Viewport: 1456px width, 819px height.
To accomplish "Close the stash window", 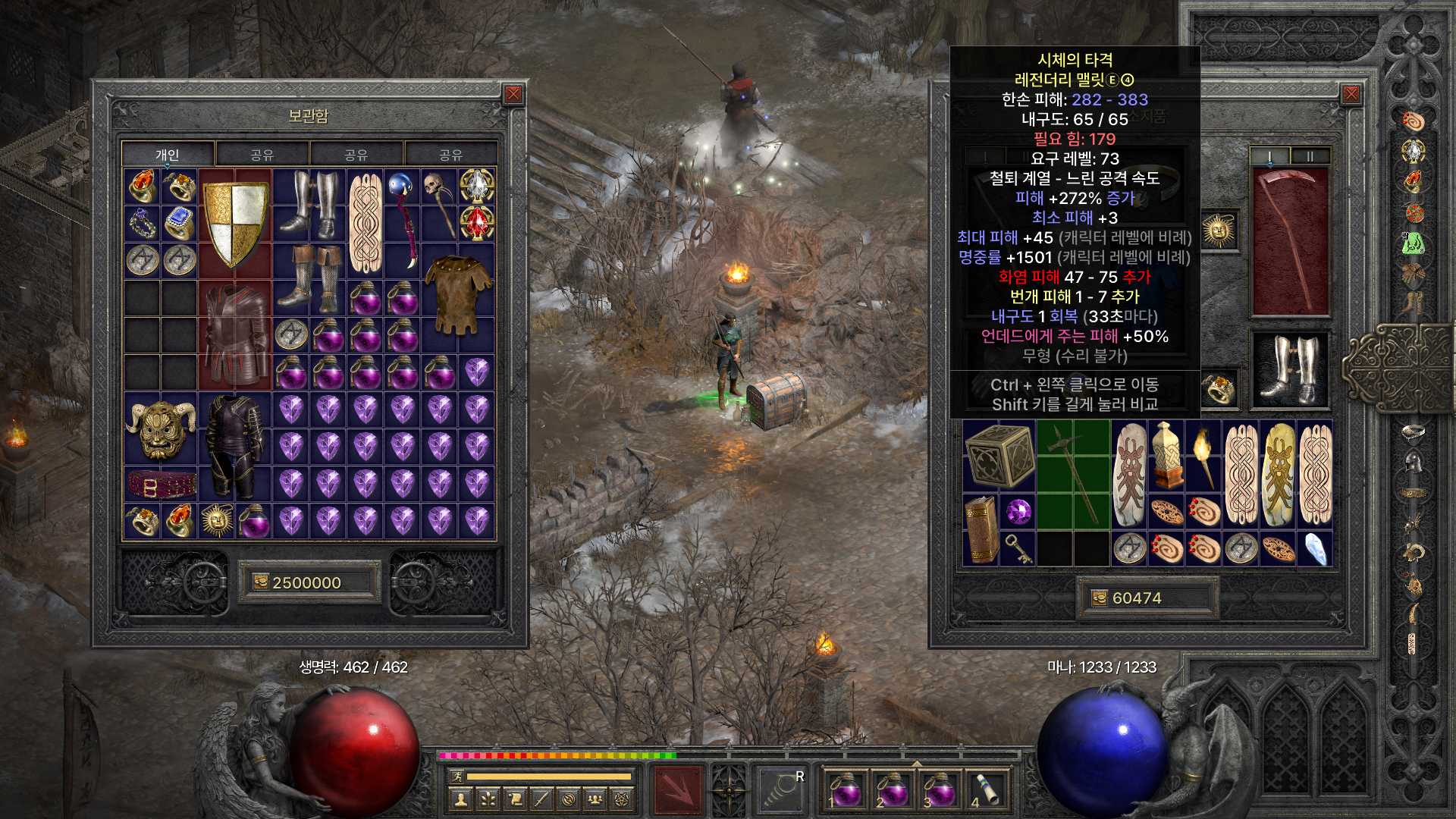I will pyautogui.click(x=513, y=94).
